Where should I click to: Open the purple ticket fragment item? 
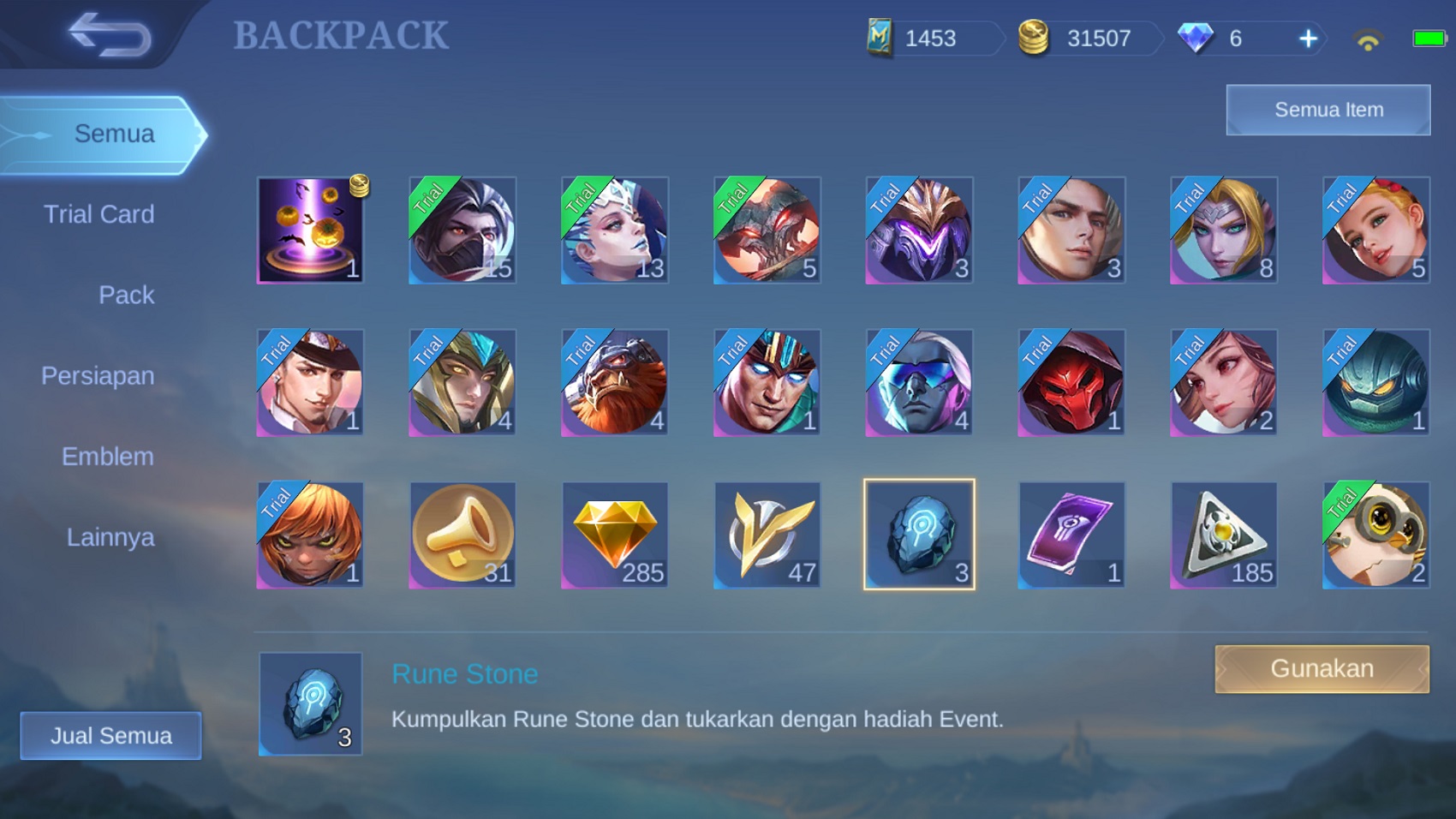[1071, 534]
